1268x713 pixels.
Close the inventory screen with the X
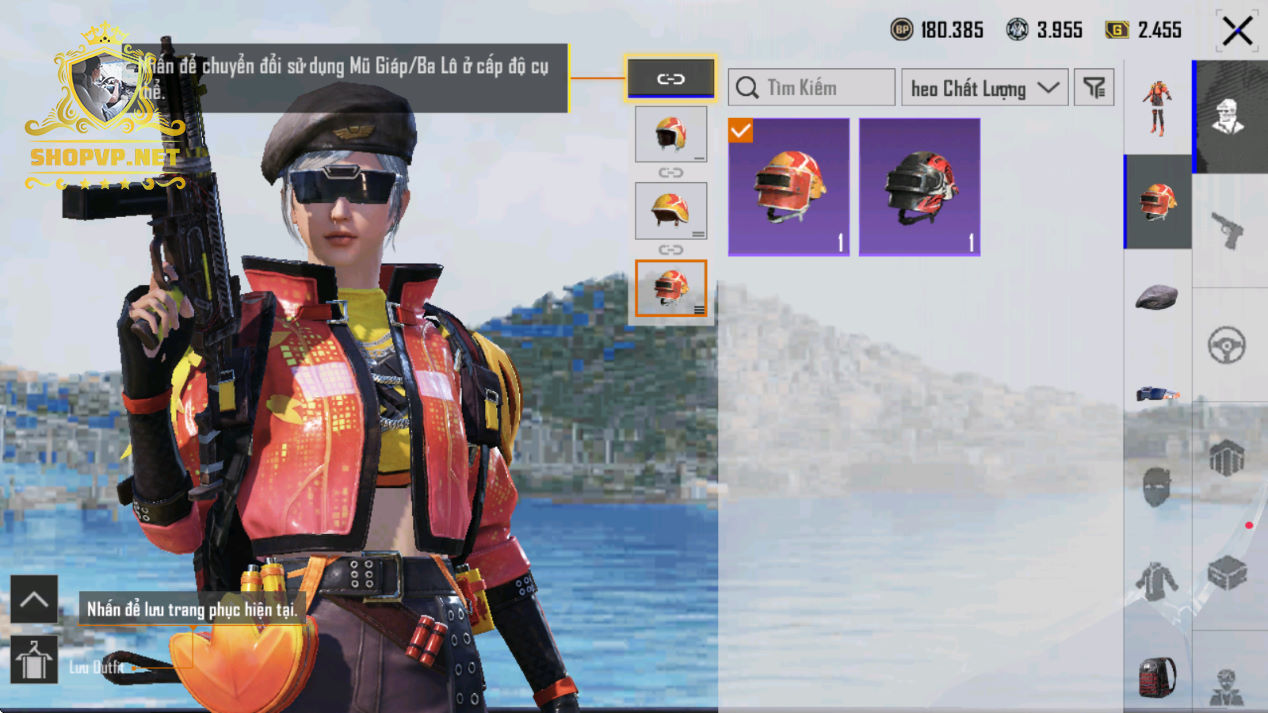coord(1237,31)
